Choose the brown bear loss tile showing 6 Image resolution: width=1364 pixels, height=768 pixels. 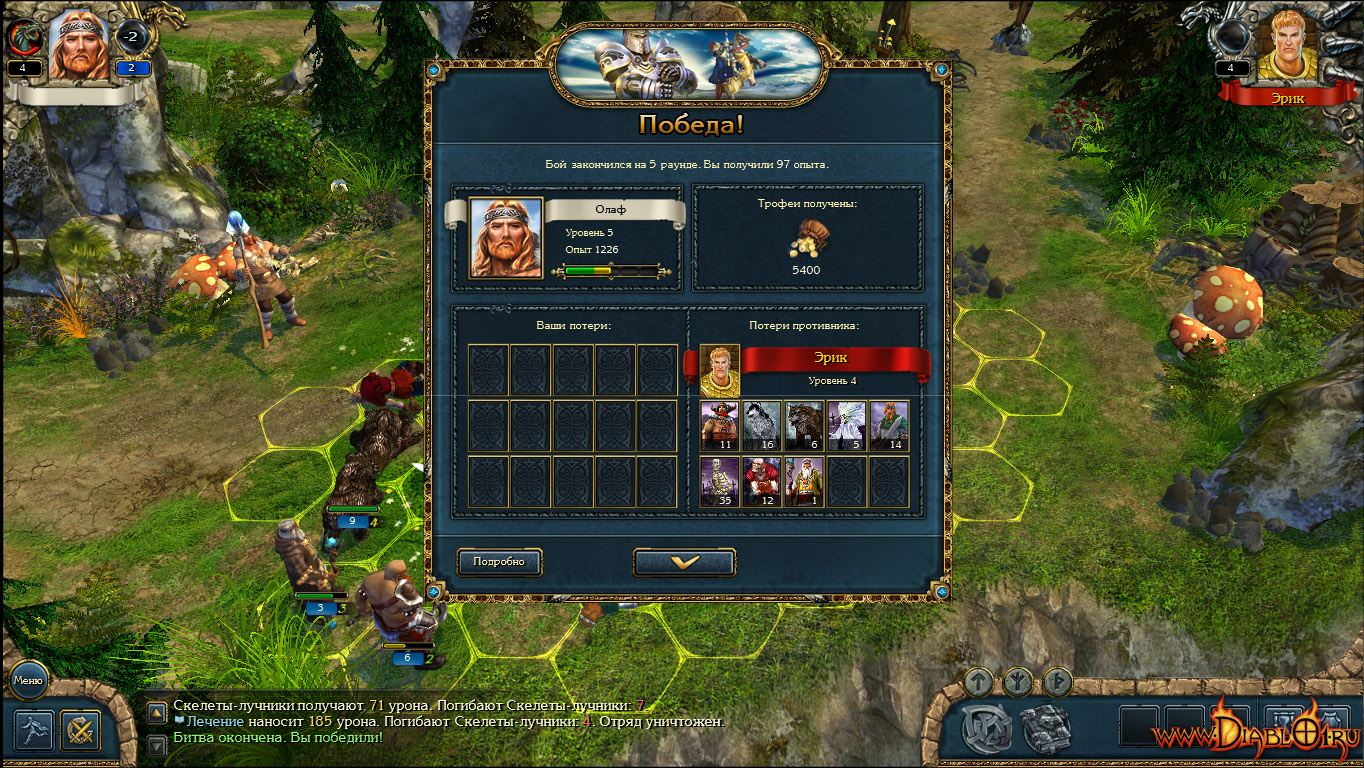(804, 426)
